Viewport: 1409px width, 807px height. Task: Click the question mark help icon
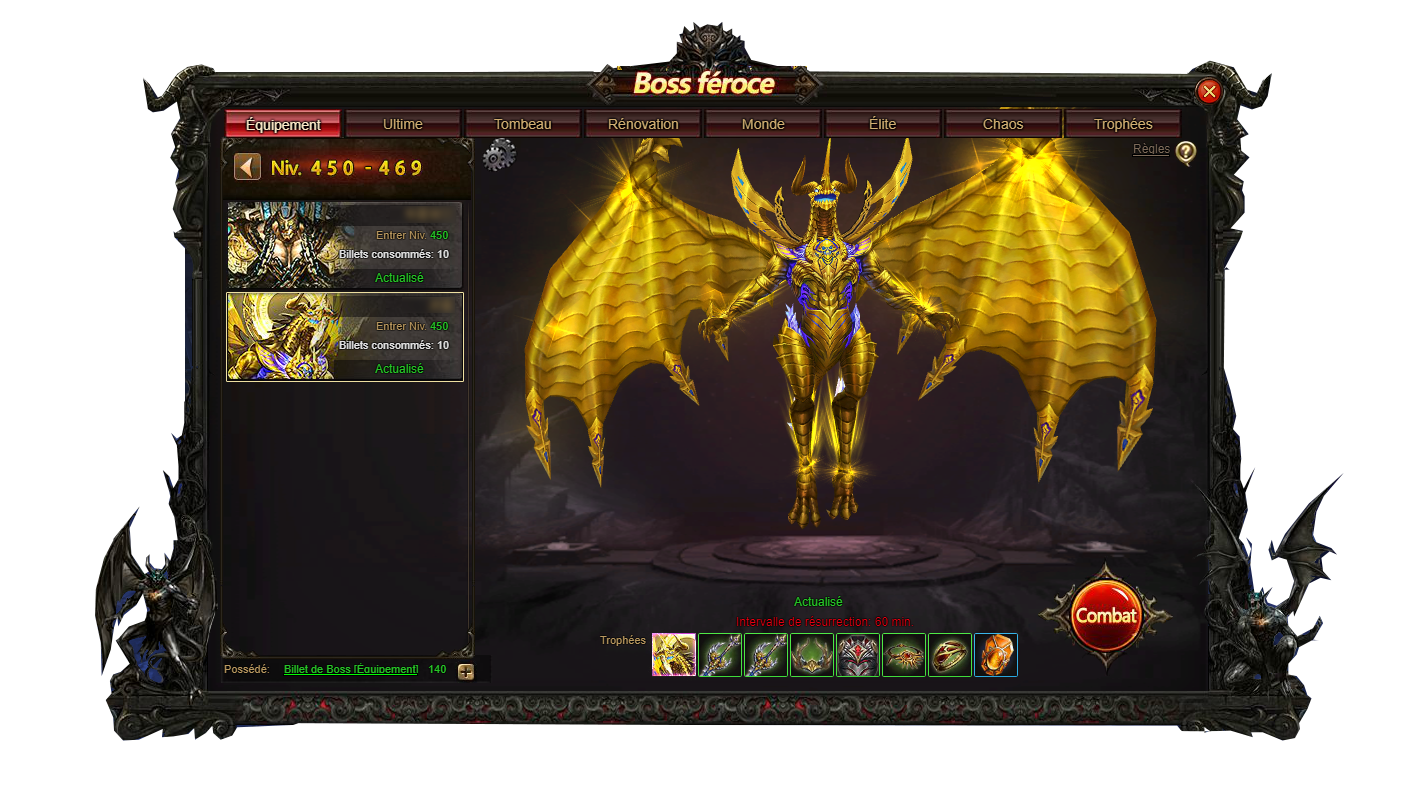pyautogui.click(x=1185, y=152)
